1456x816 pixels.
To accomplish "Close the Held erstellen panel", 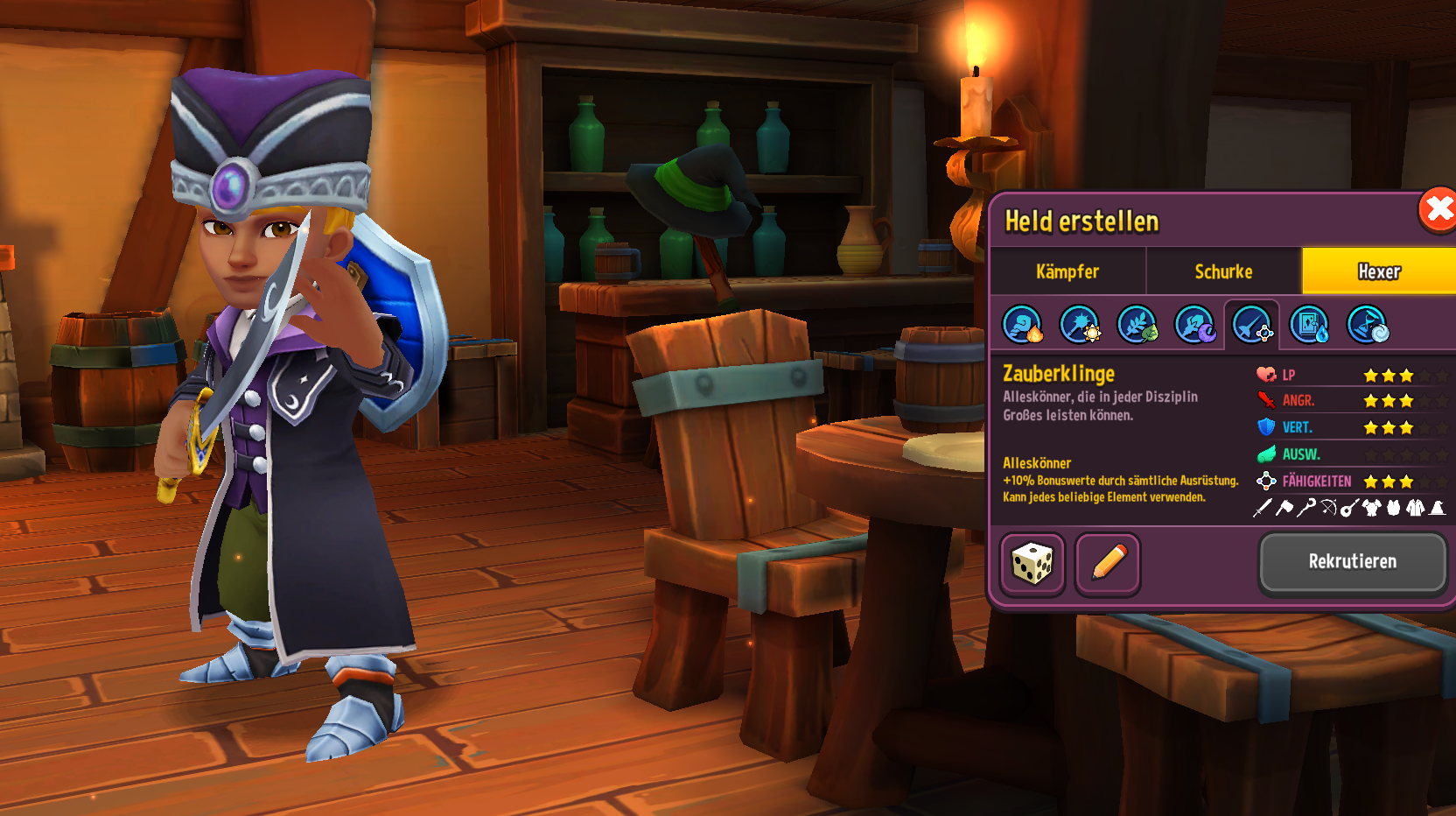I will pyautogui.click(x=1438, y=210).
